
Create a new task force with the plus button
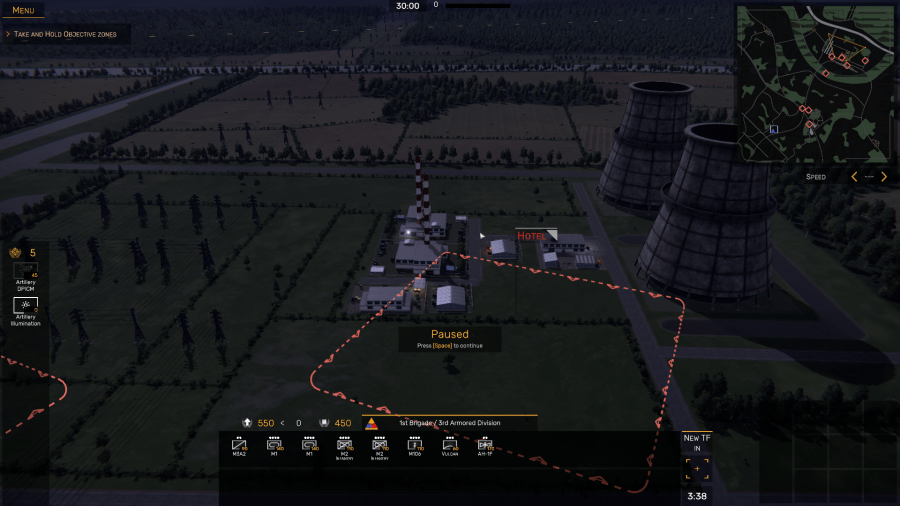[697, 469]
